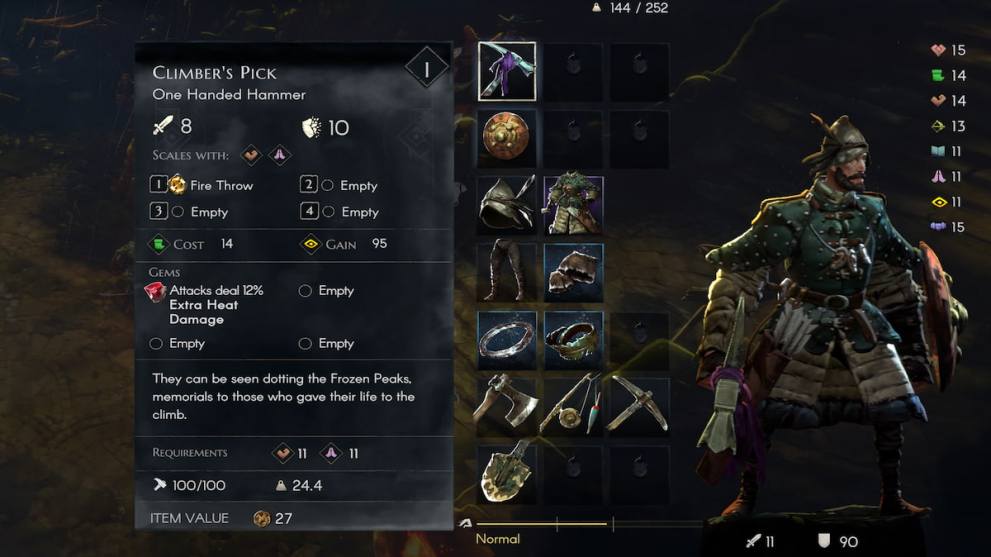
Task: Select the silver ring slot
Action: click(x=507, y=340)
